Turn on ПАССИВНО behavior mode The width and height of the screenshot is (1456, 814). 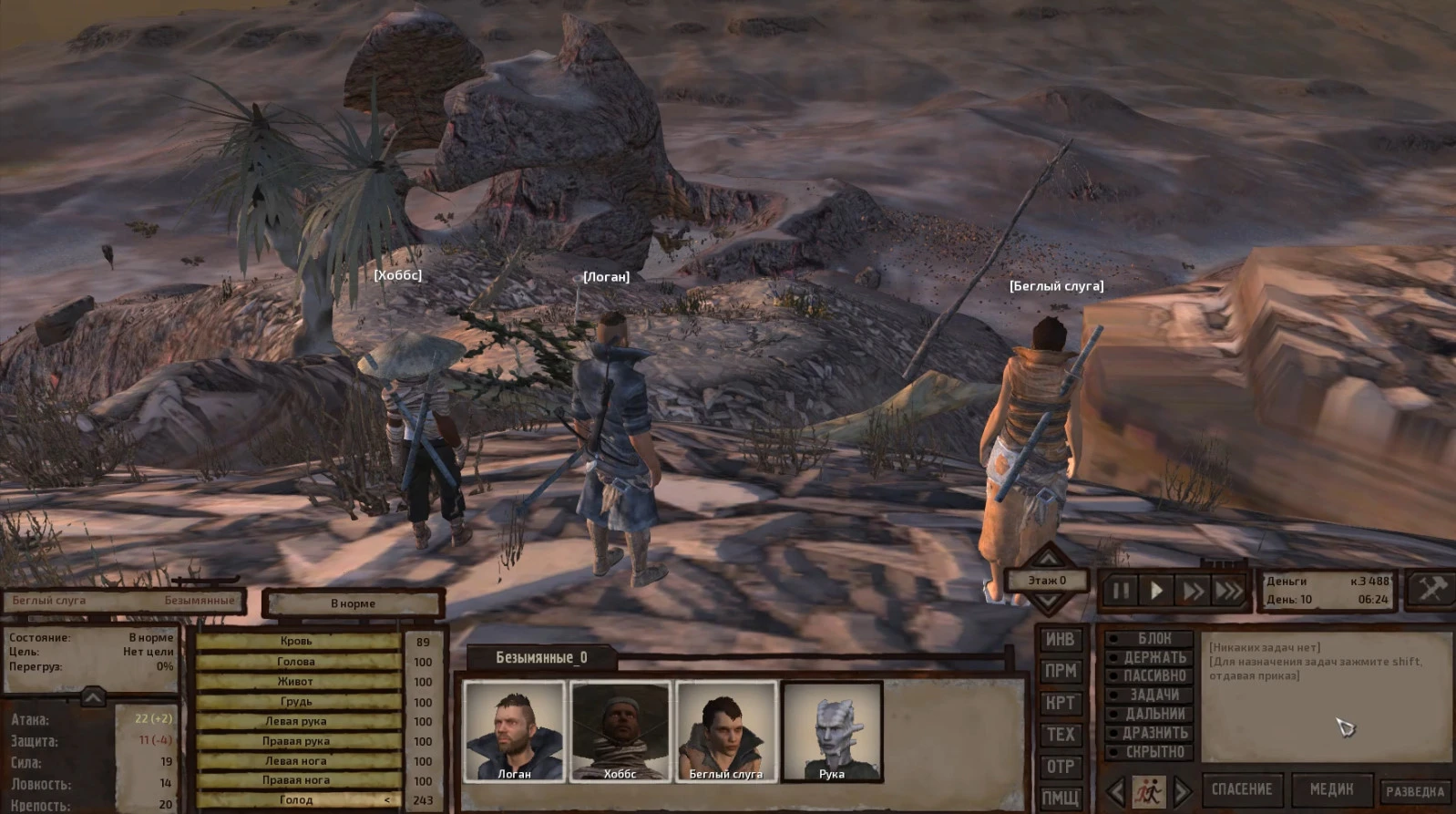point(1150,676)
